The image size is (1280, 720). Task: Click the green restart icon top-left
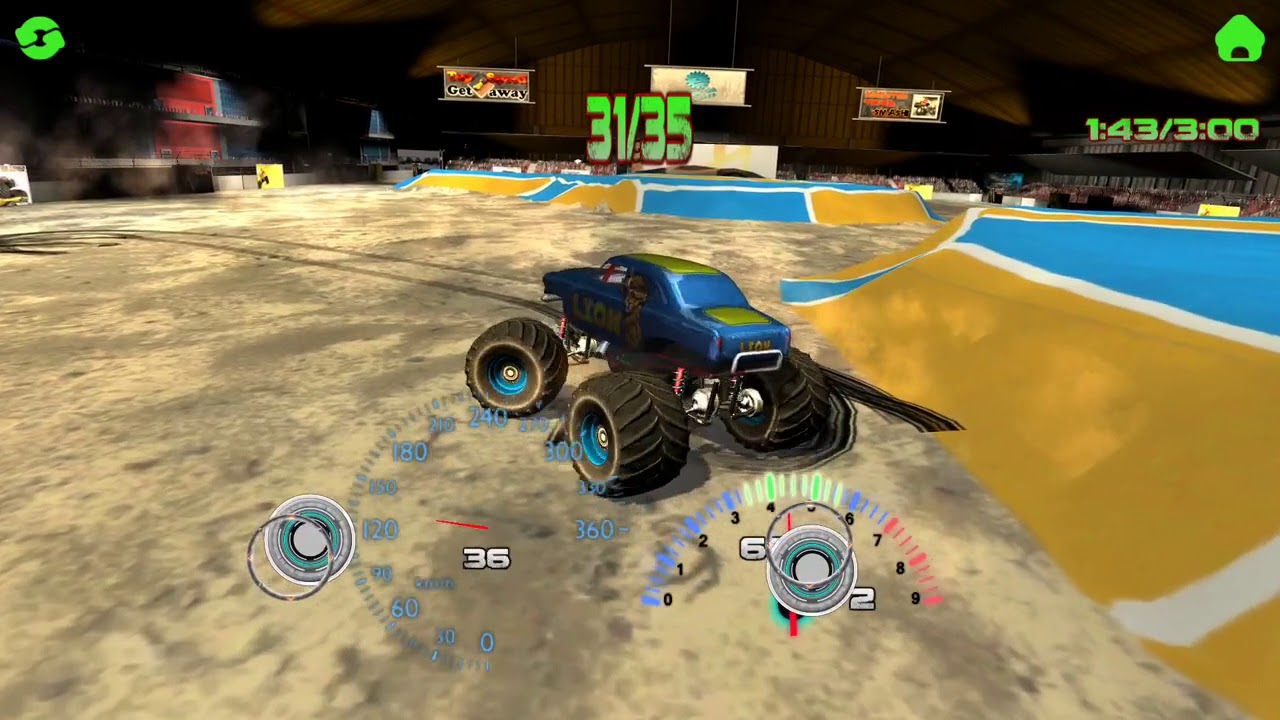(42, 40)
